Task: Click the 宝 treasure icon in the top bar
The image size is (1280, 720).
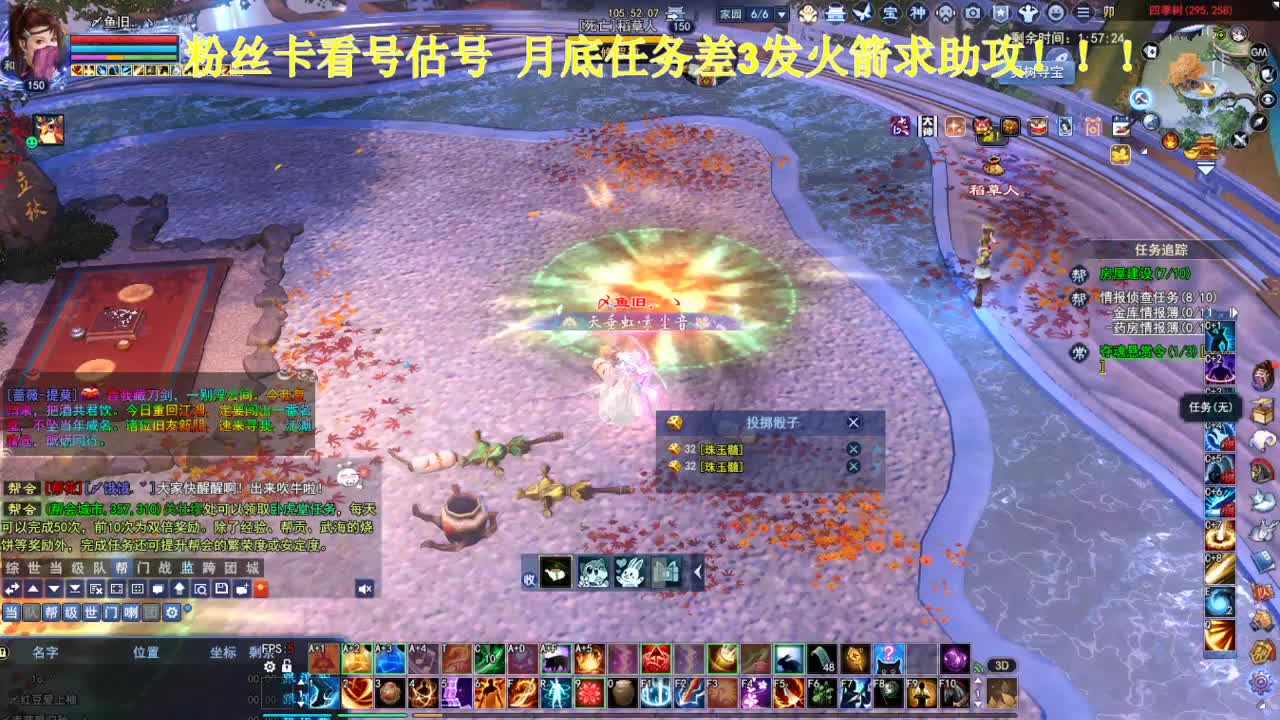Action: (889, 13)
